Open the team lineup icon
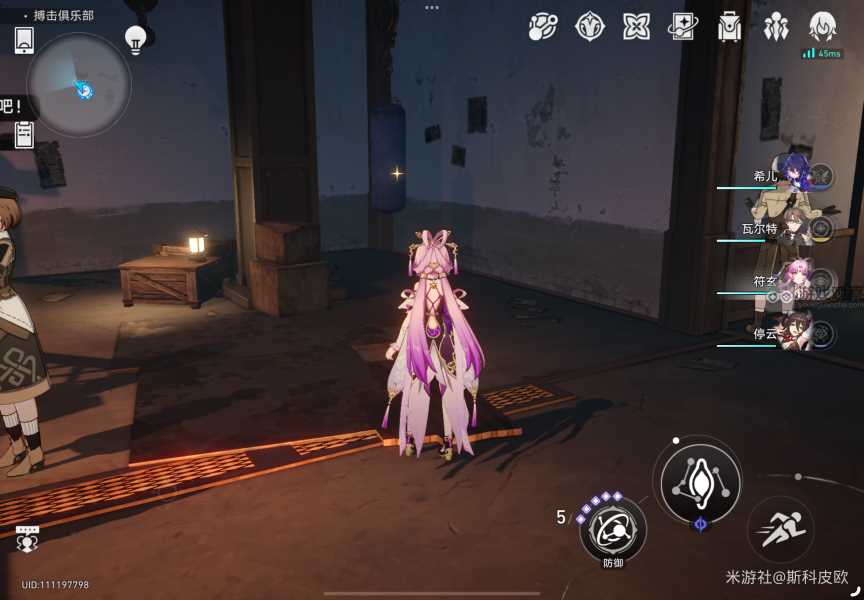The image size is (864, 600). 776,27
